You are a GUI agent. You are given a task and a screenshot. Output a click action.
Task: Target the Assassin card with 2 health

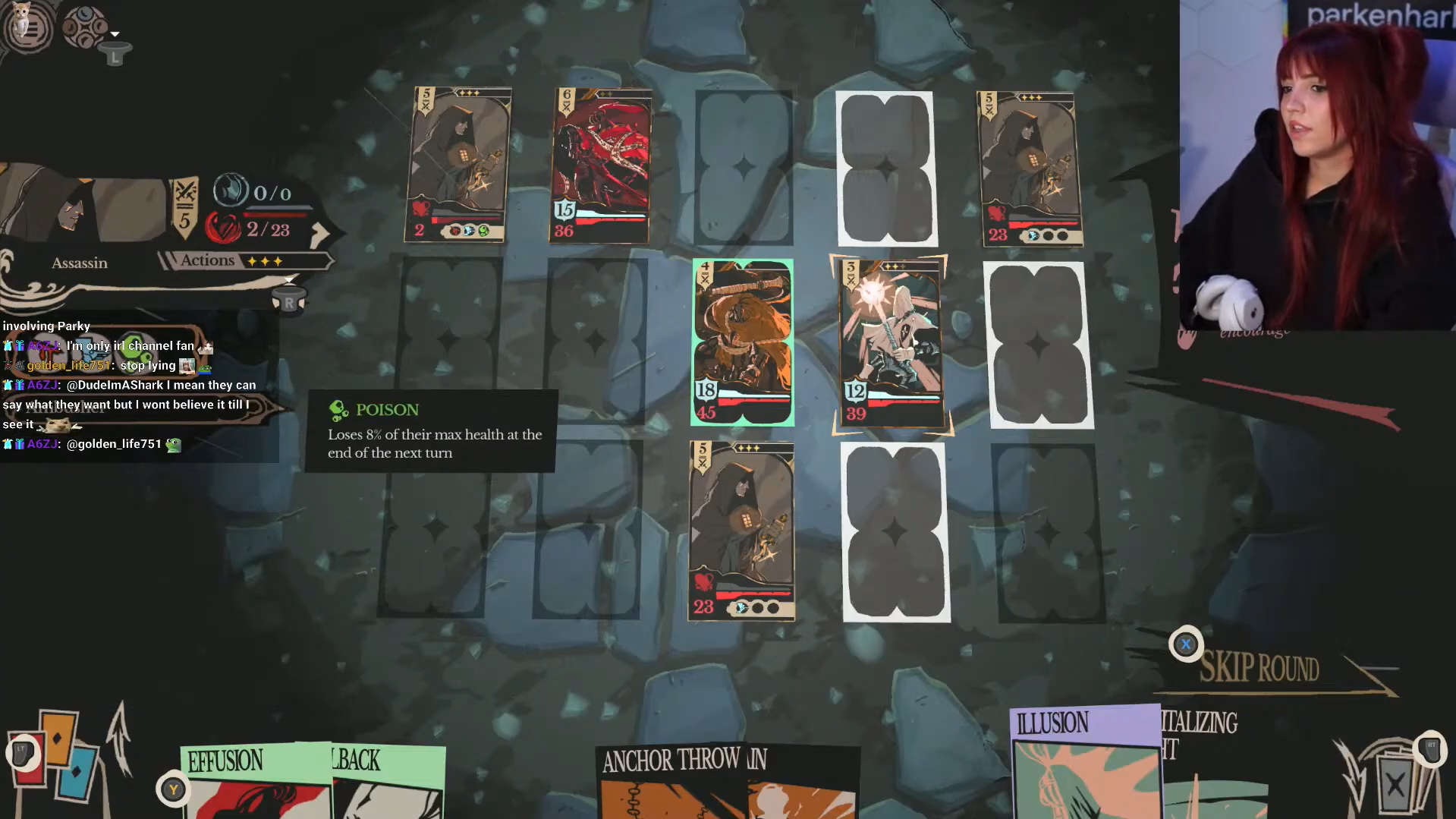coord(458,165)
